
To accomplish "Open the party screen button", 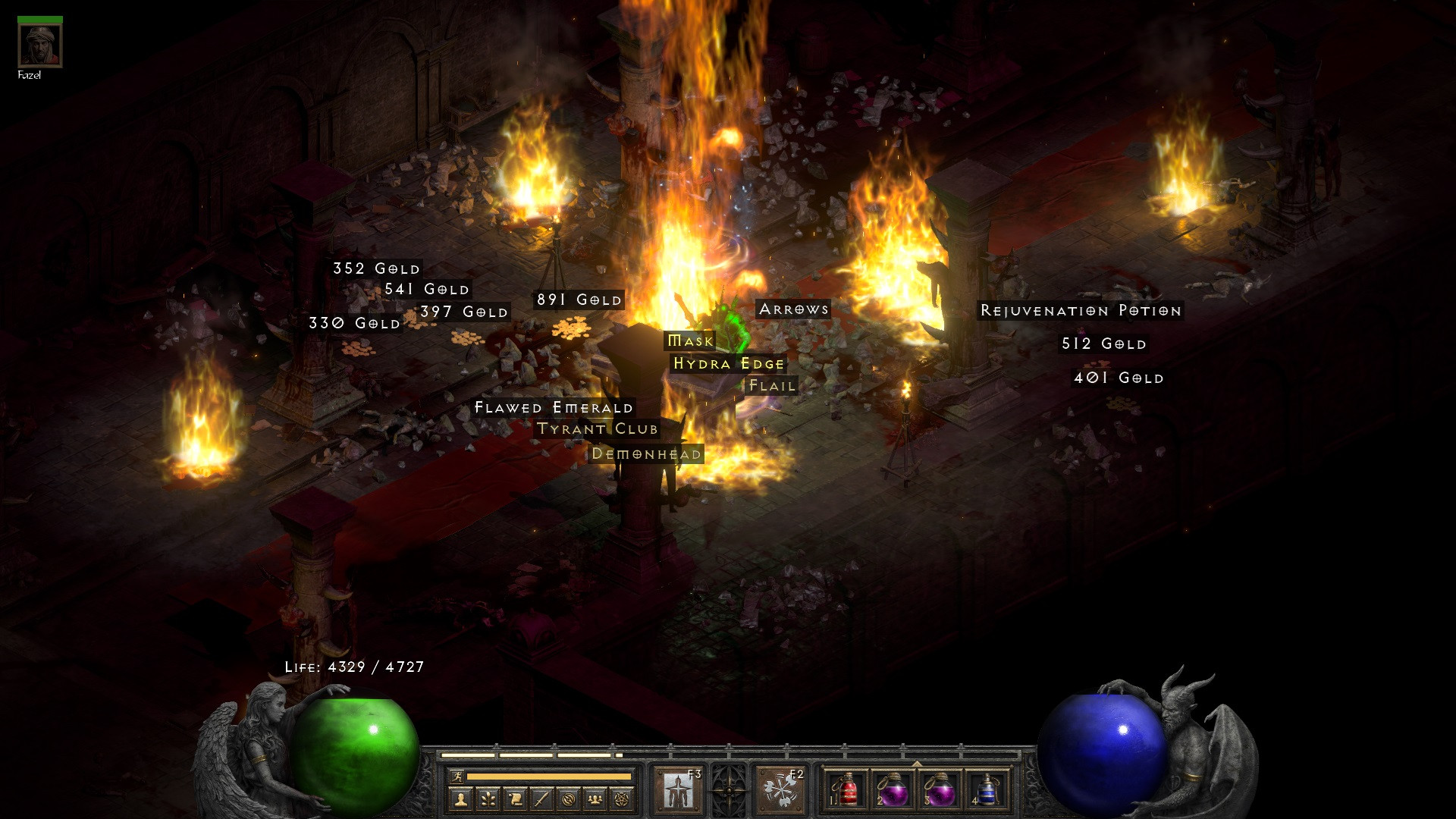I will pos(595,799).
